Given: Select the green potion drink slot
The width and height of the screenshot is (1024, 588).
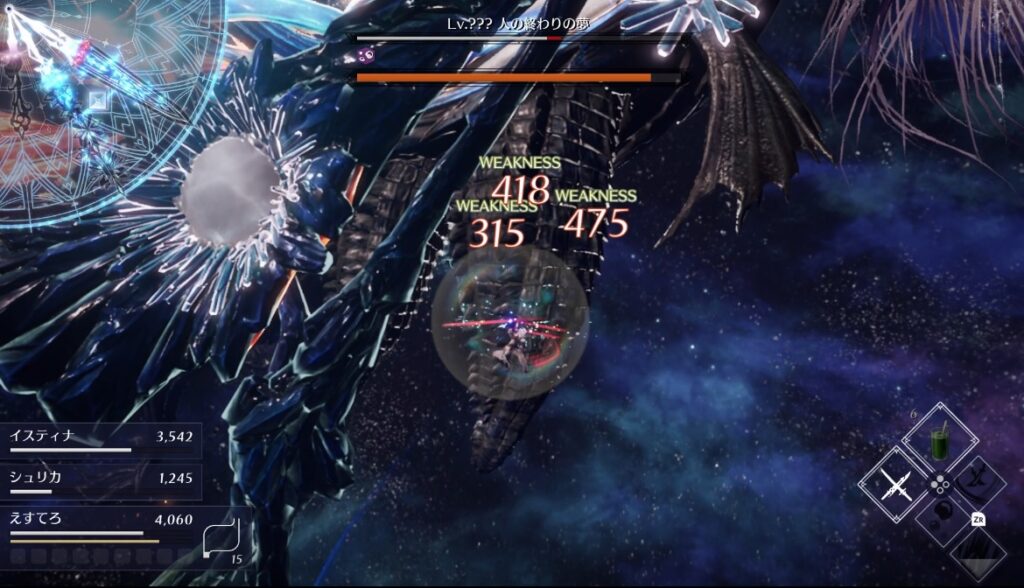Looking at the screenshot, I should [939, 443].
